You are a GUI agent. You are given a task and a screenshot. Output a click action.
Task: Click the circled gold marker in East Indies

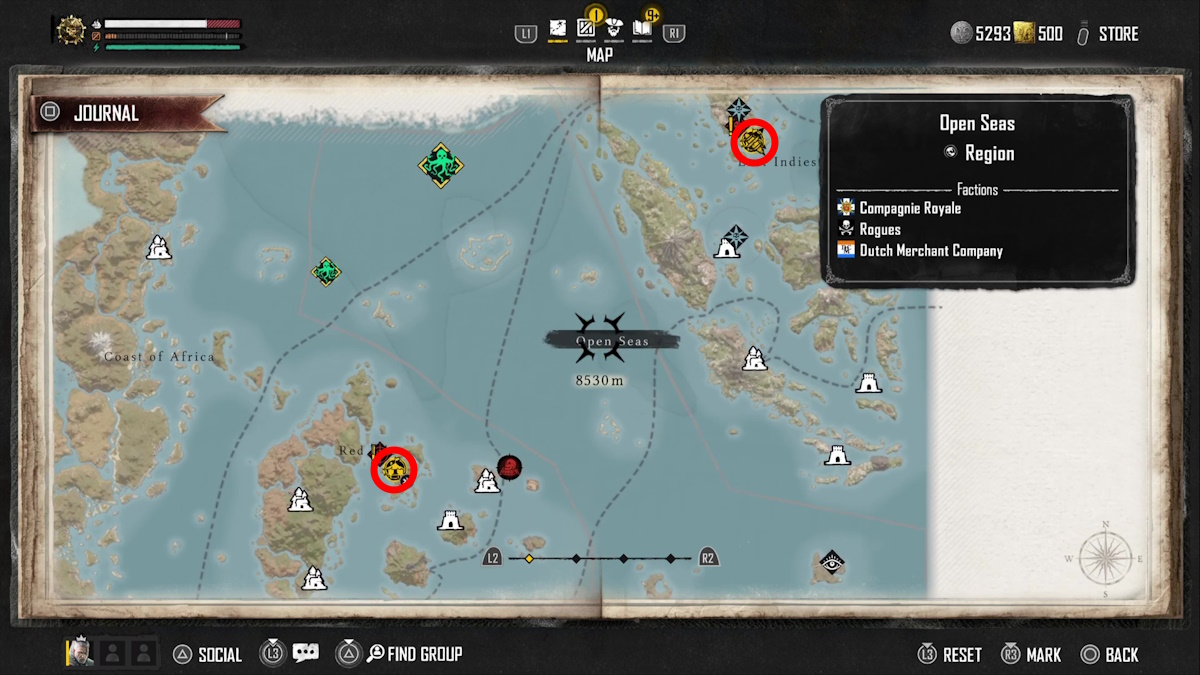[754, 141]
